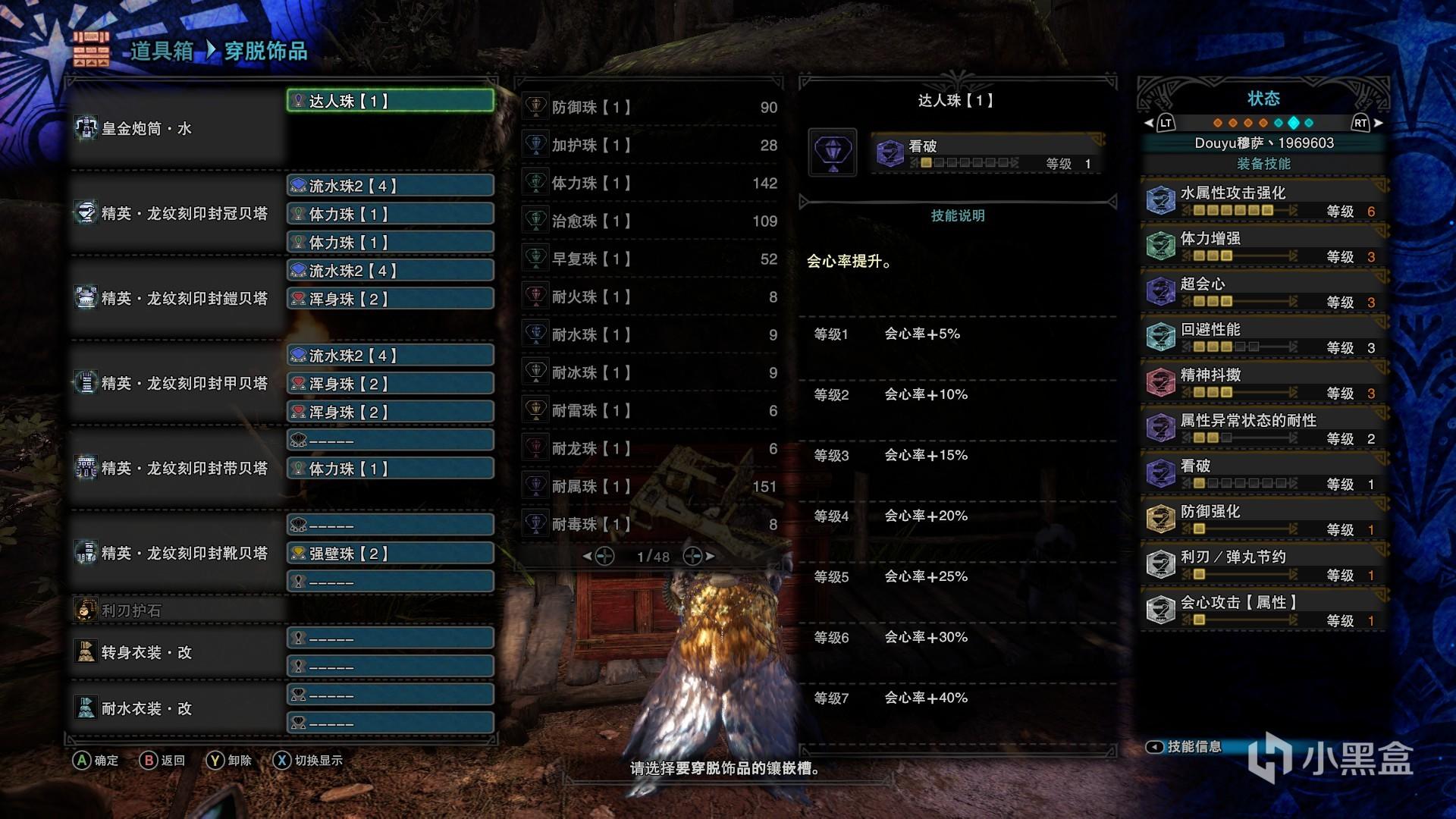
Task: Select the 早复珠【1】 decoration
Action: click(x=651, y=259)
